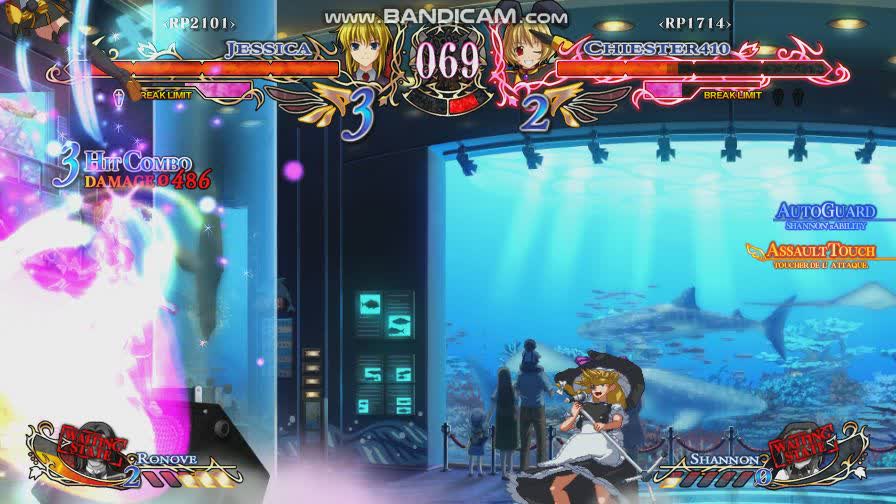Select the Ronove partner waiting-state badge

coord(90,448)
